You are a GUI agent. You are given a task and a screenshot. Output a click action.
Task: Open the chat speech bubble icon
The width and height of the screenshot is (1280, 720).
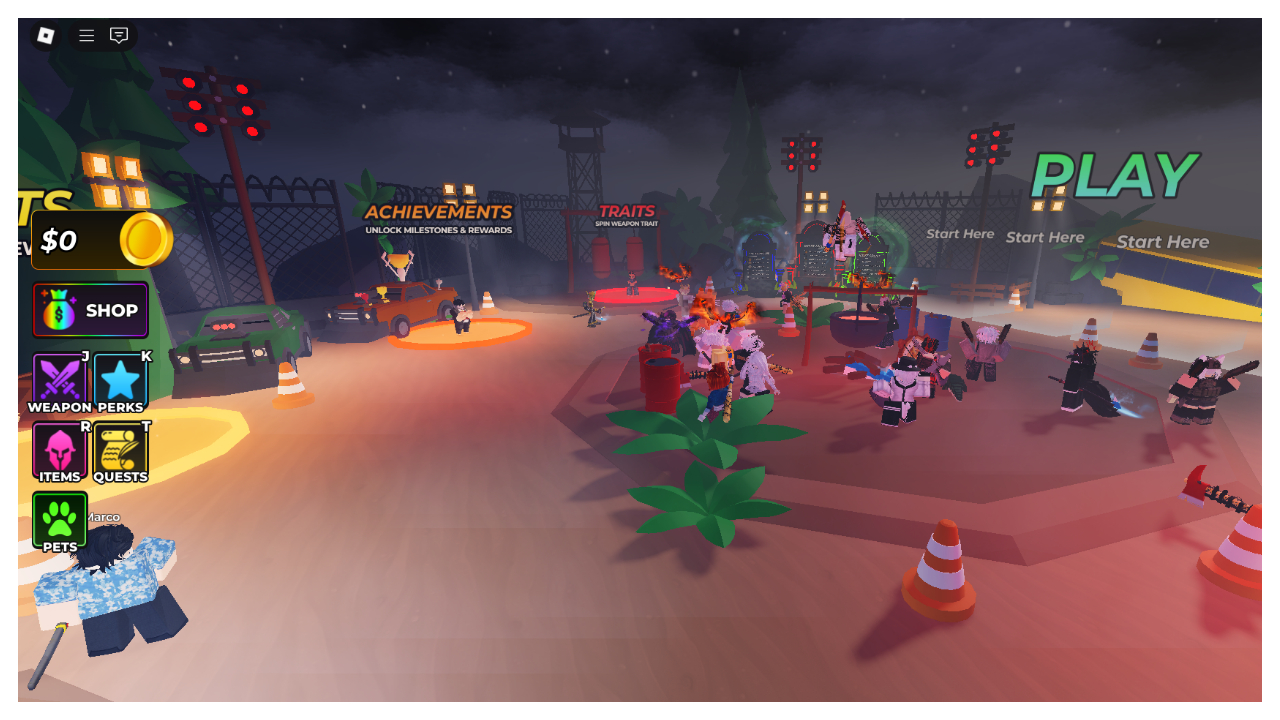(x=120, y=35)
